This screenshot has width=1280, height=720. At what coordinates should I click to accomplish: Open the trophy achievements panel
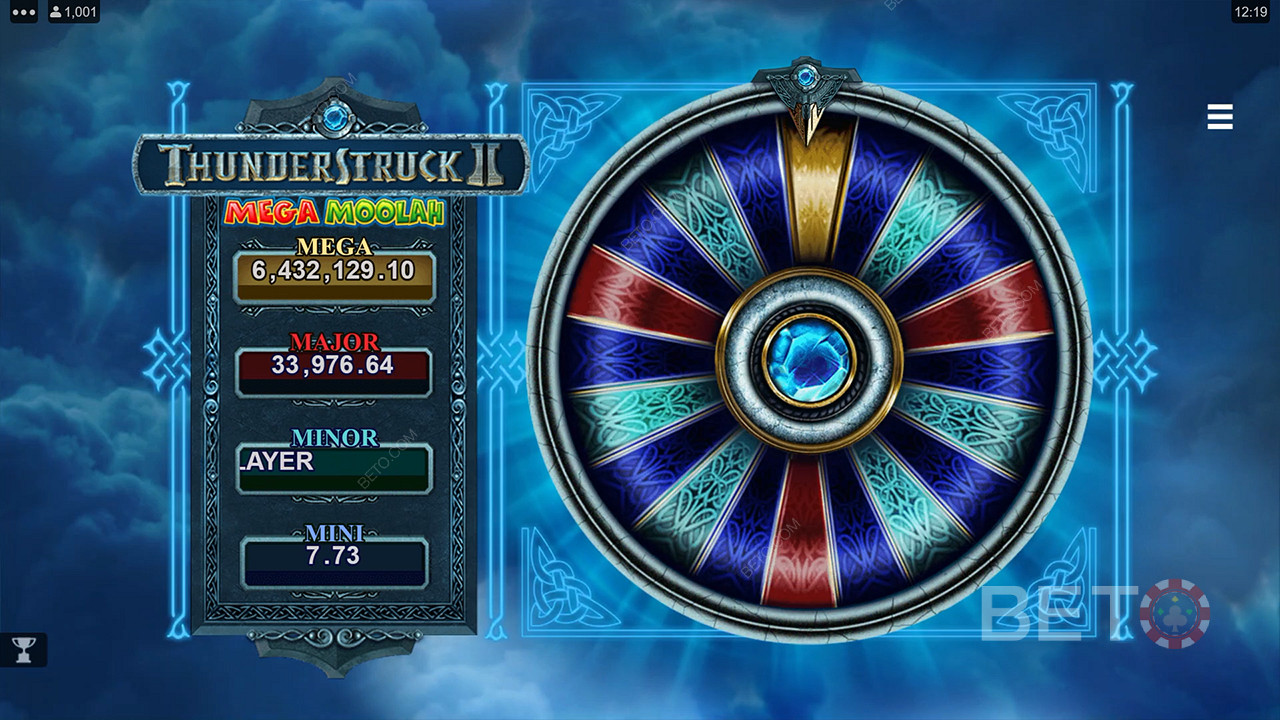tap(22, 650)
